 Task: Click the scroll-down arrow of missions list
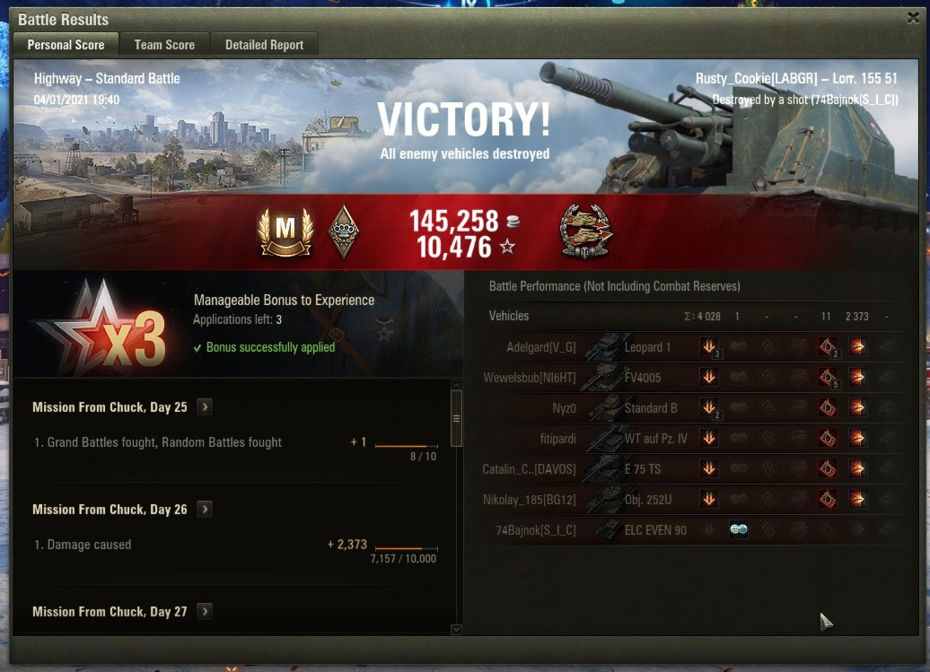pyautogui.click(x=457, y=629)
